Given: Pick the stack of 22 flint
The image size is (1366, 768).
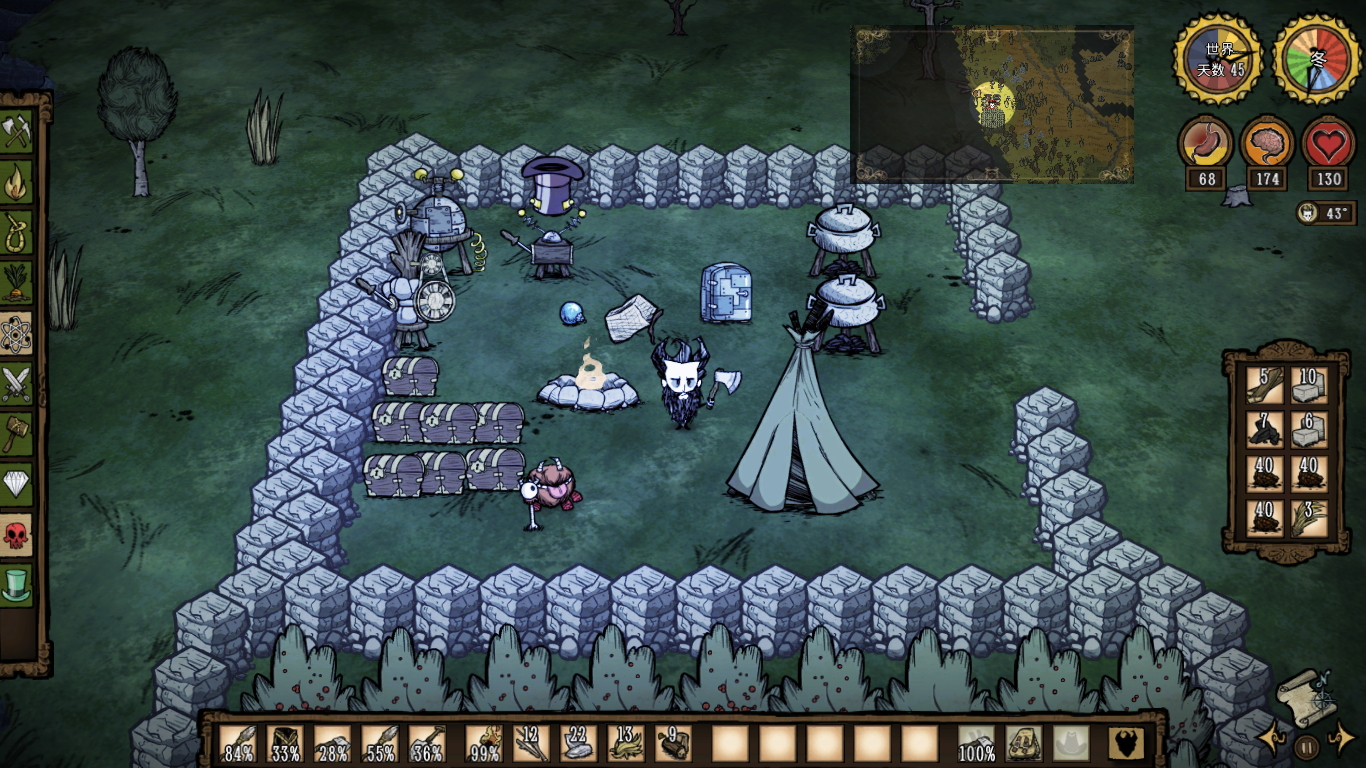Looking at the screenshot, I should (578, 744).
